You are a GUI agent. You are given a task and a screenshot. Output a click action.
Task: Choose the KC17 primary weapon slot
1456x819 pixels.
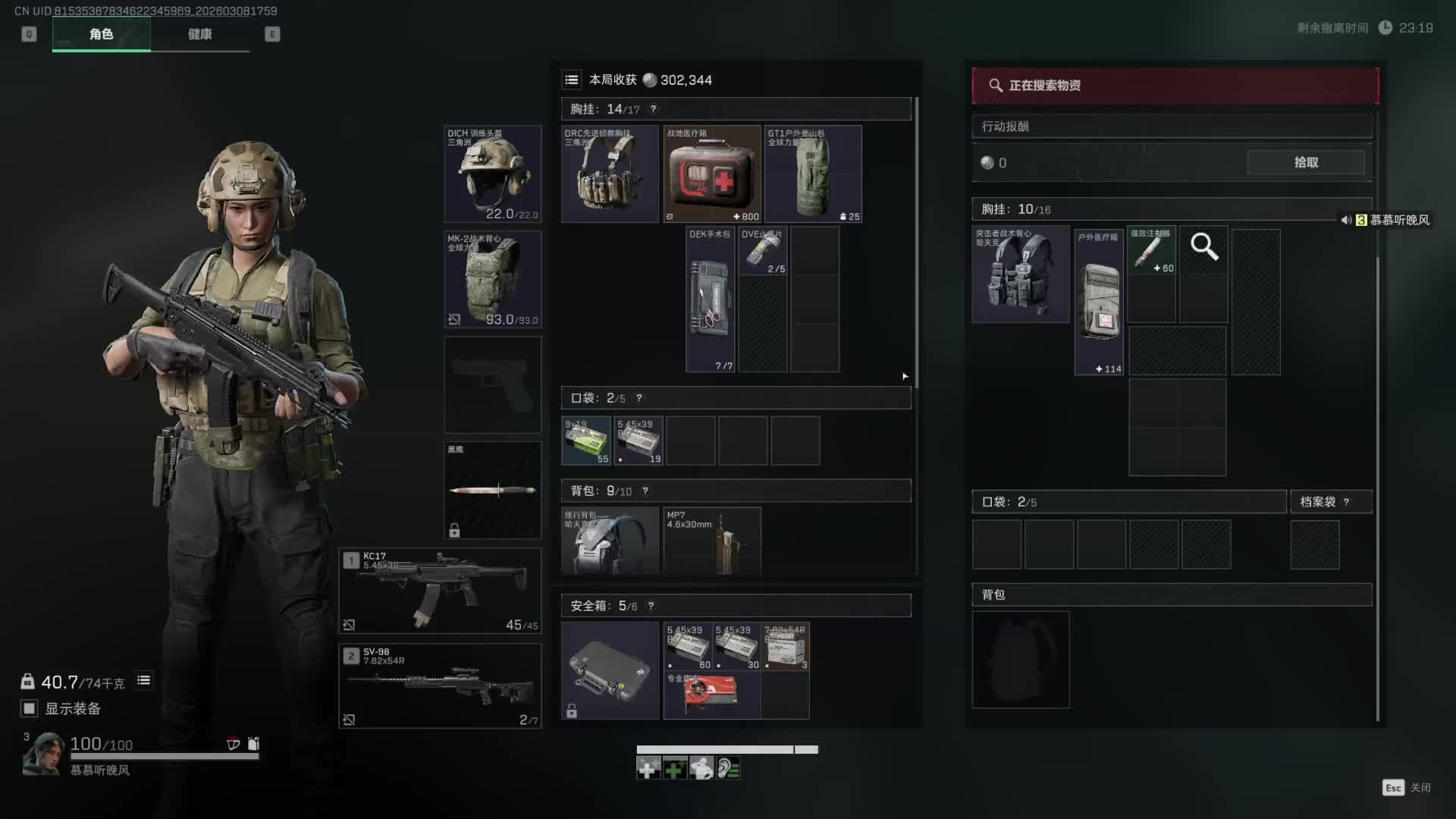click(440, 591)
